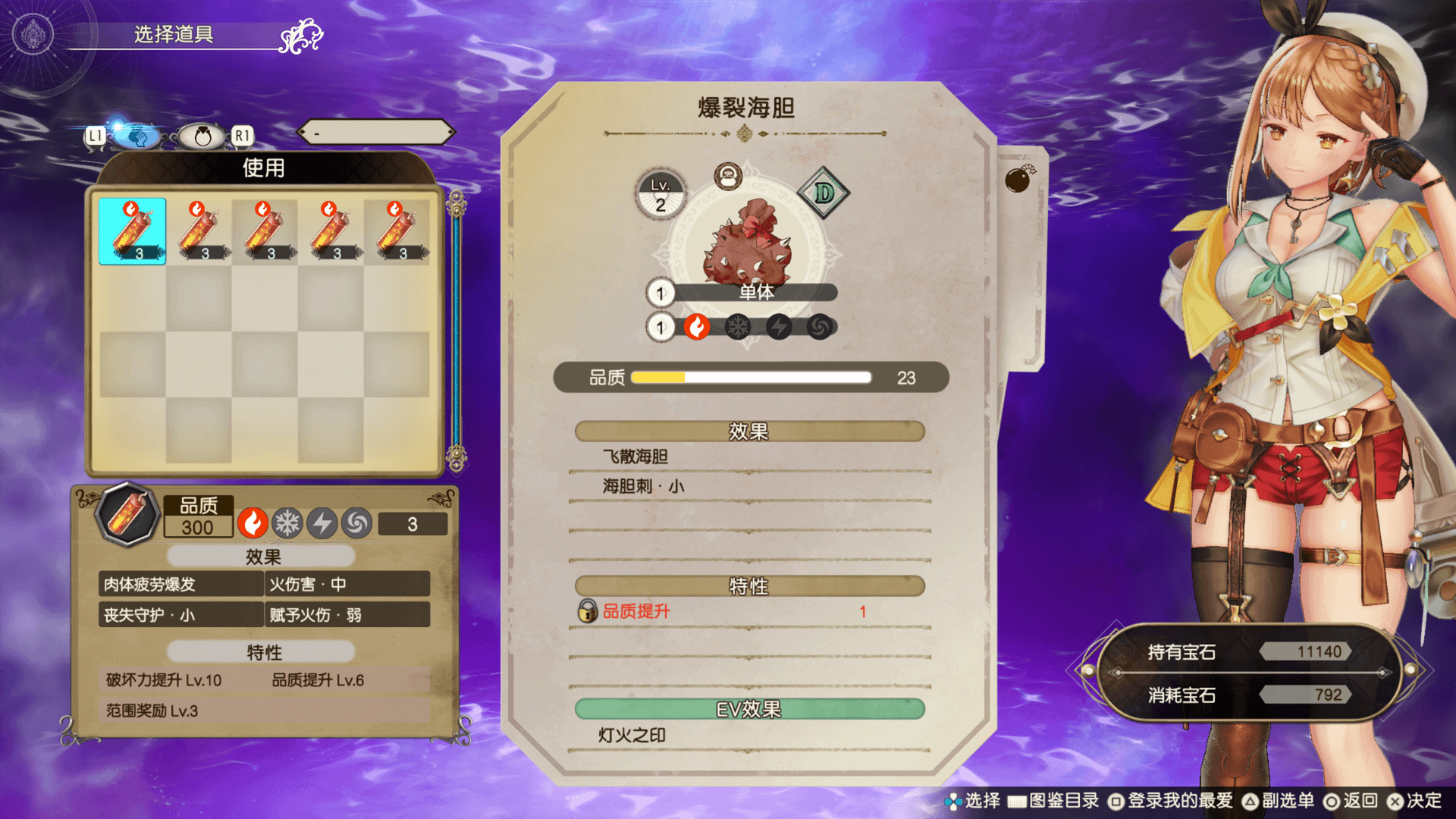Viewport: 1456px width, 819px height.
Task: Select the 肉体疲劳爆发 effect in the item panel
Action: 180,584
